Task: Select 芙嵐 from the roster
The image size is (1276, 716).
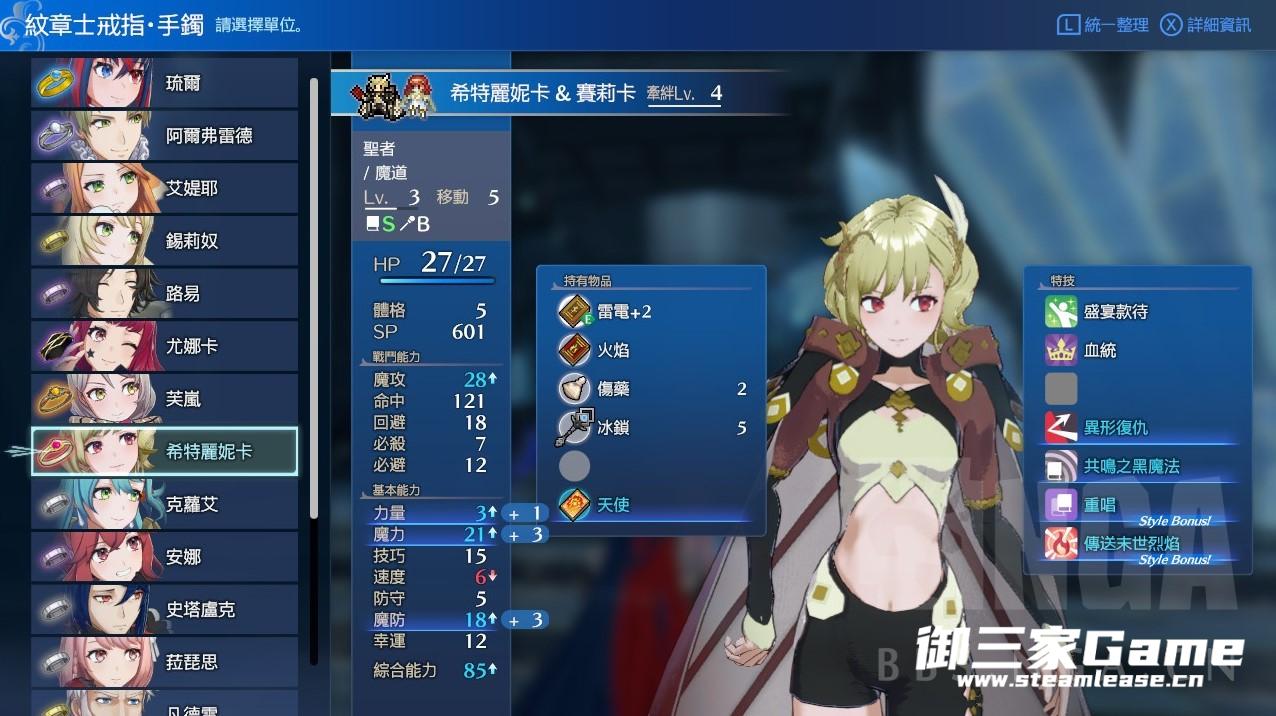Action: (165, 399)
